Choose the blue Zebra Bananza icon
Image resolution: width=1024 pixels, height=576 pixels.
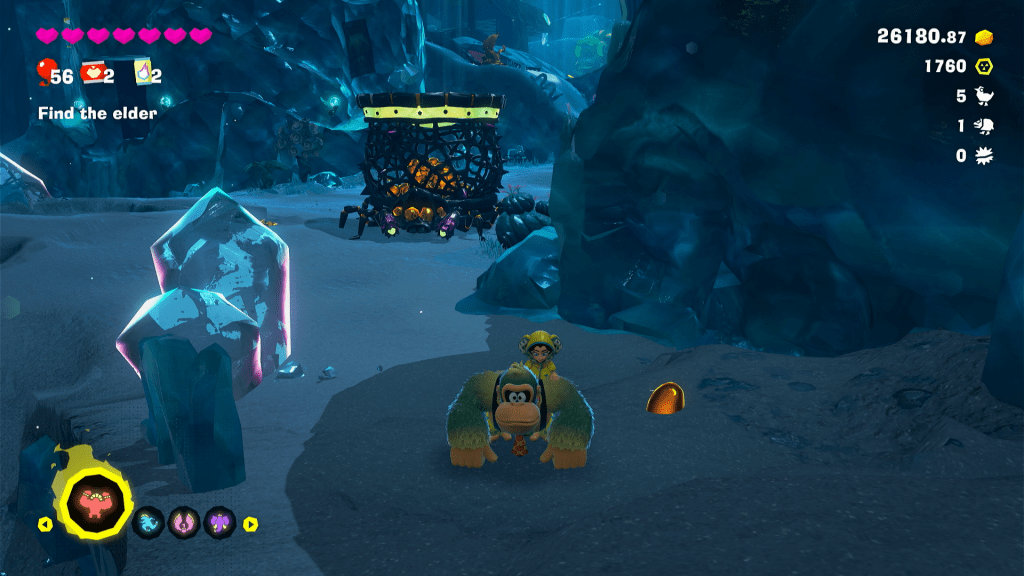click(148, 522)
